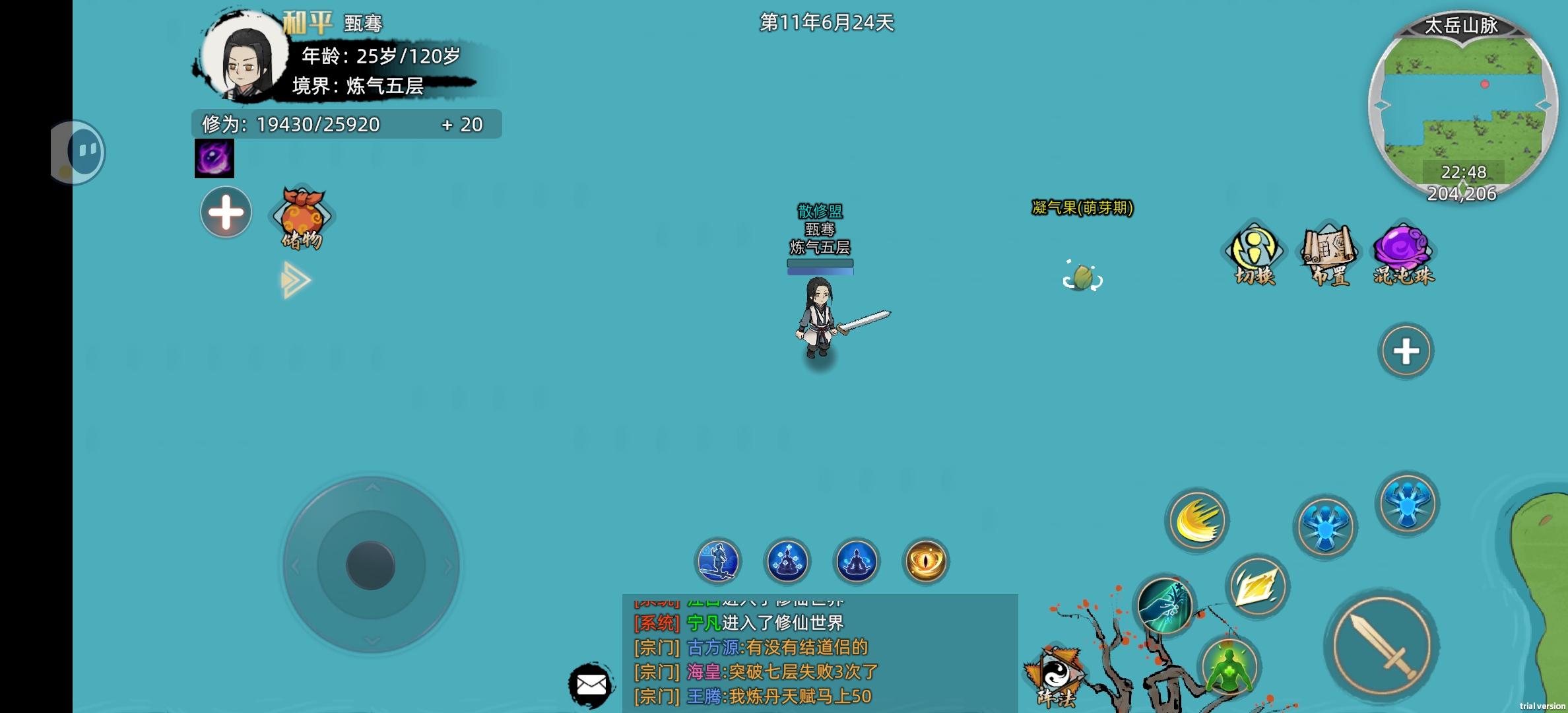
Task: Expand the golden double-arrow chevron
Action: tap(295, 280)
